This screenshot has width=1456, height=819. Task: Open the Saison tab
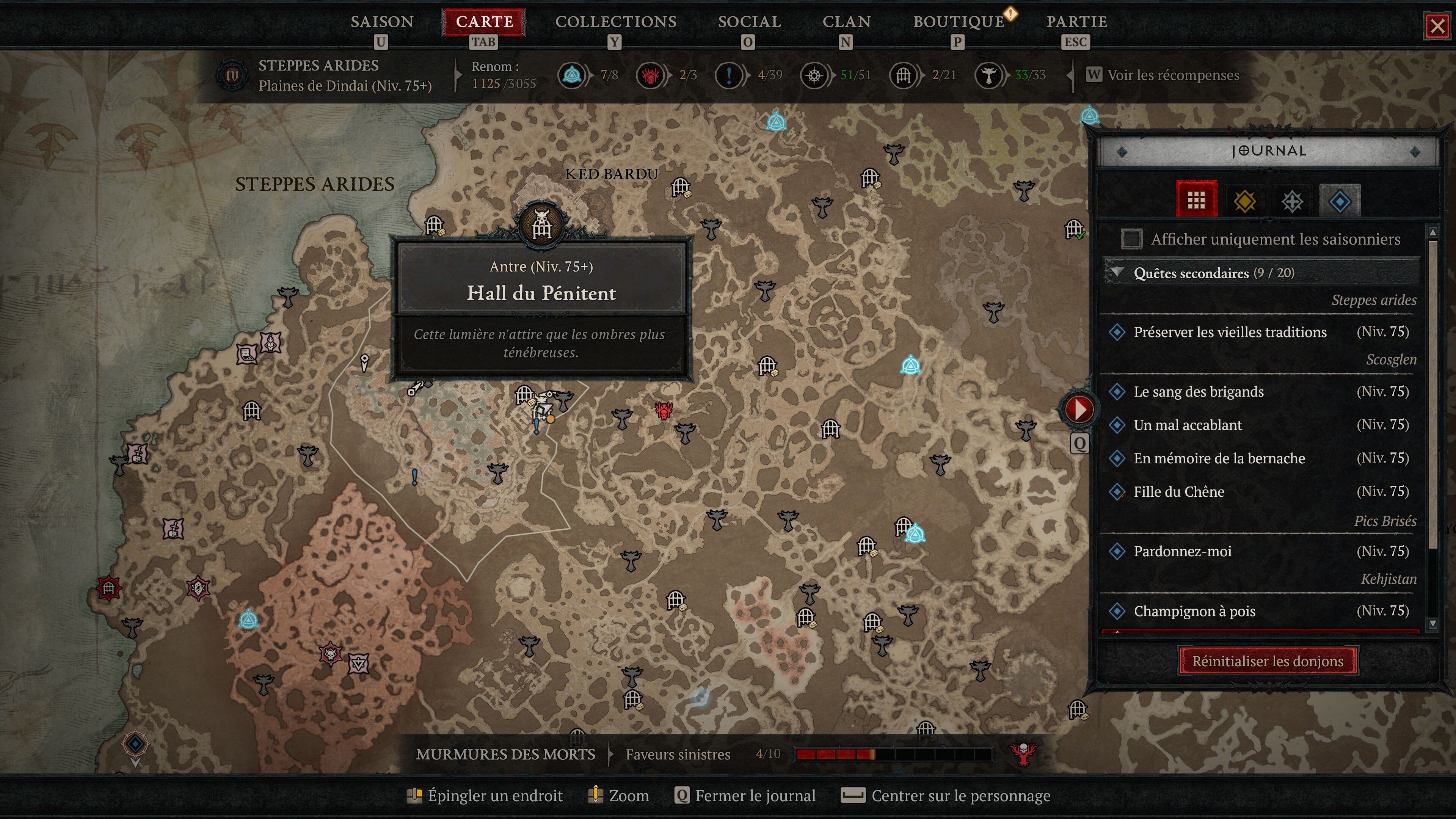coord(382,22)
